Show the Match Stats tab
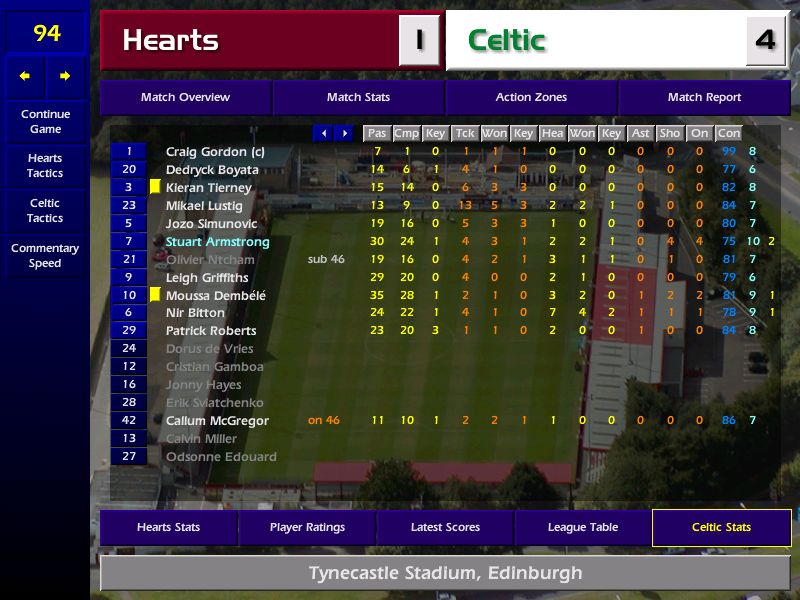800x600 pixels. pyautogui.click(x=358, y=98)
